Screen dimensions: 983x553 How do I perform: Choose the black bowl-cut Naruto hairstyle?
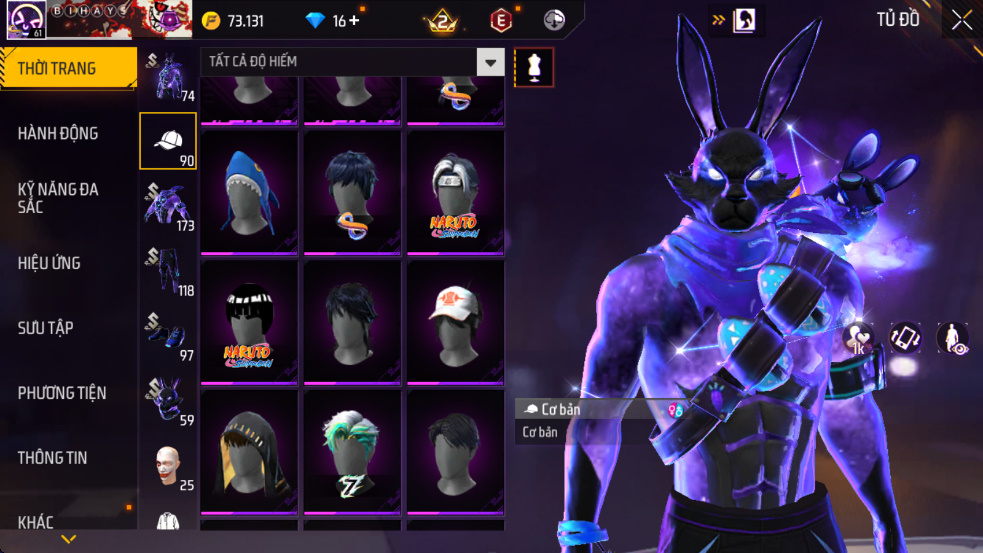[249, 321]
